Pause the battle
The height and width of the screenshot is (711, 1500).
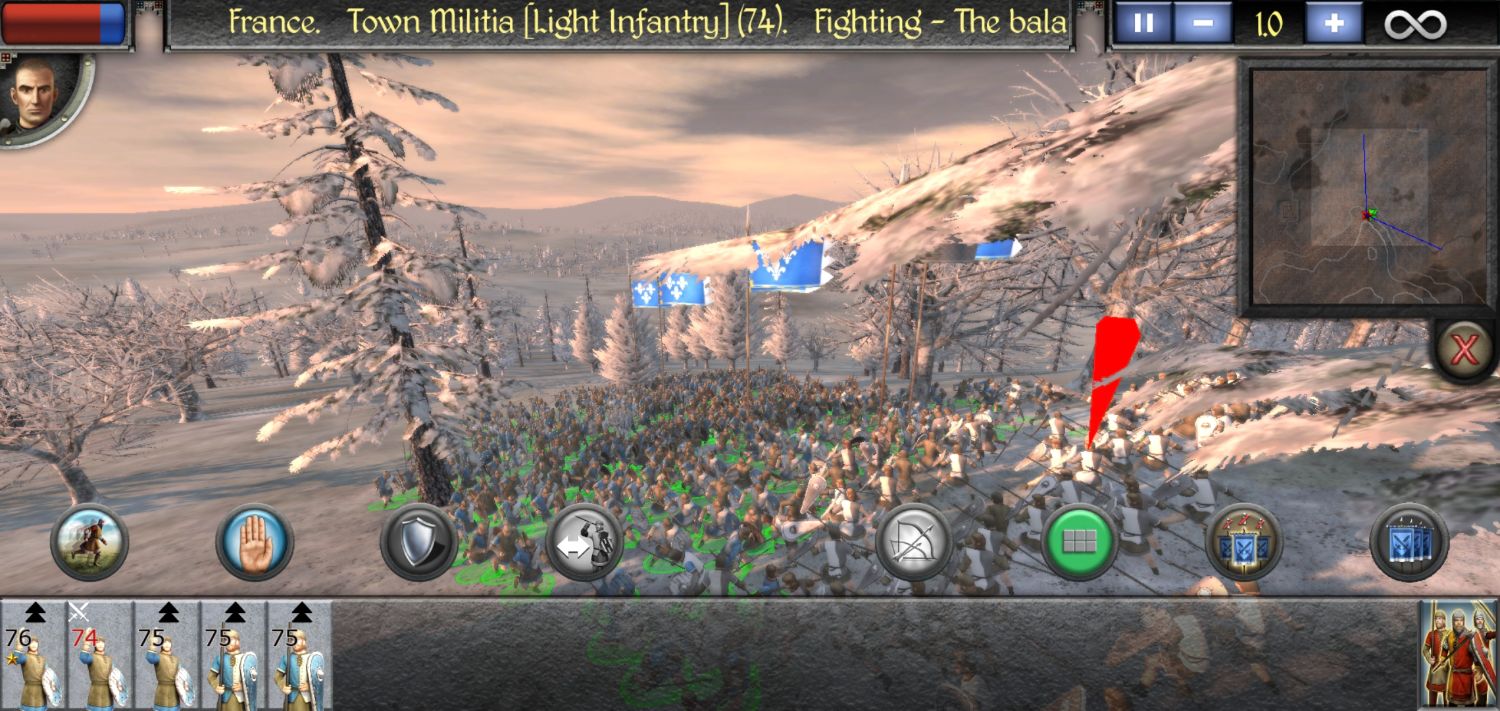pos(1144,23)
